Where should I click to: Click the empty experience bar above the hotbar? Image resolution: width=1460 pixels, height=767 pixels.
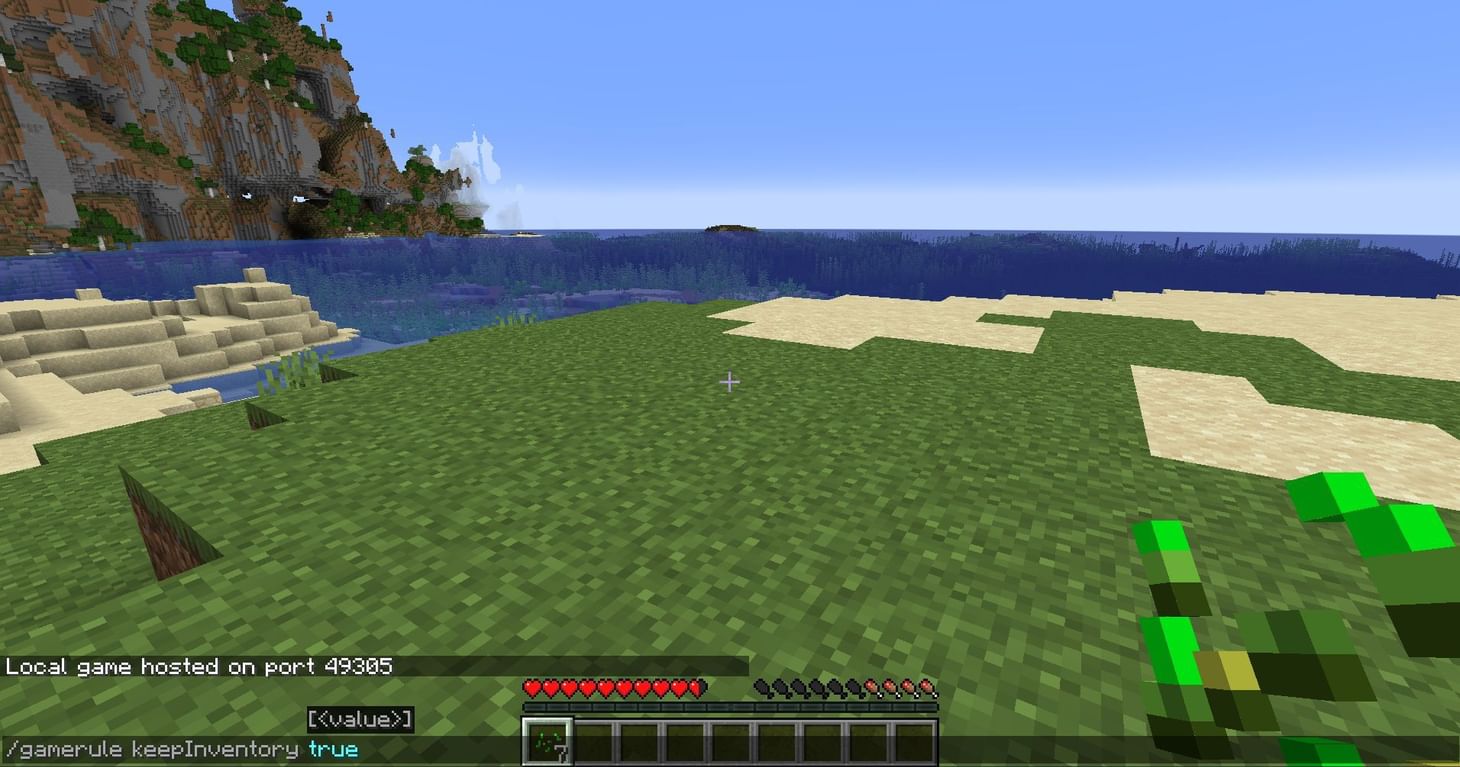[x=730, y=707]
